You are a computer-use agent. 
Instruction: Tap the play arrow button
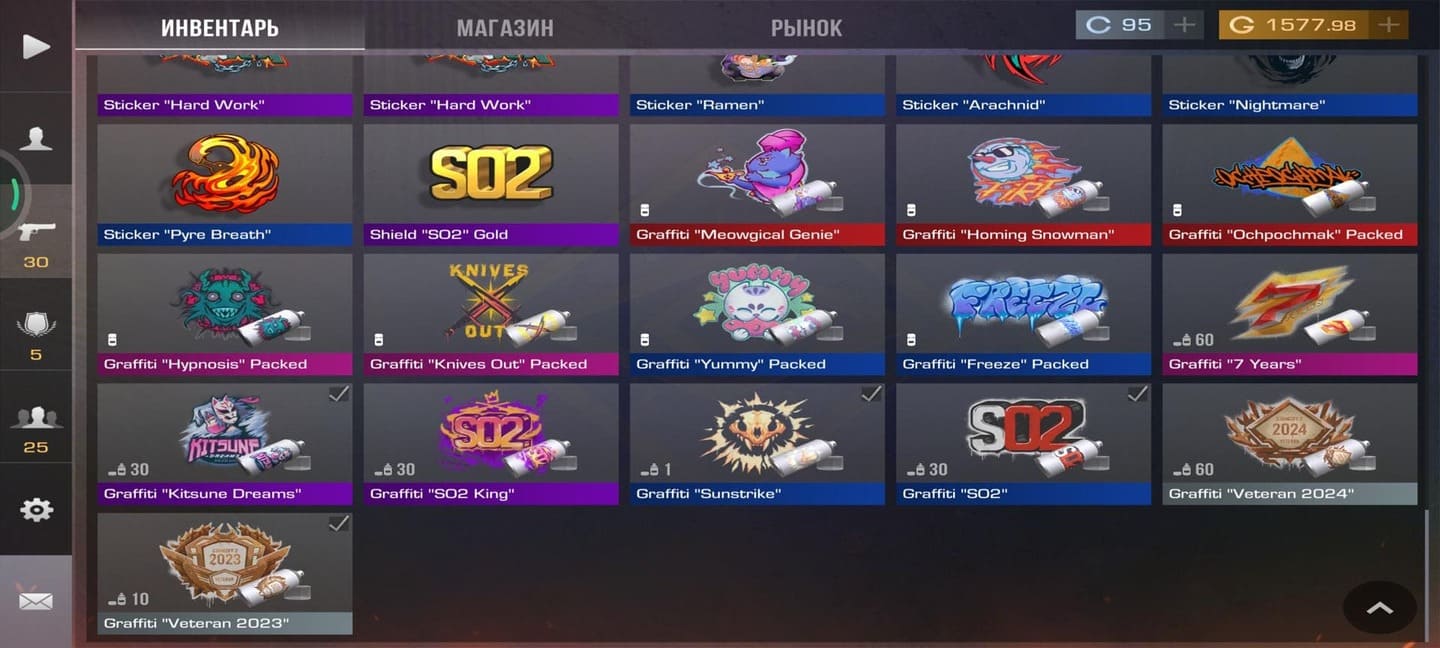point(36,46)
